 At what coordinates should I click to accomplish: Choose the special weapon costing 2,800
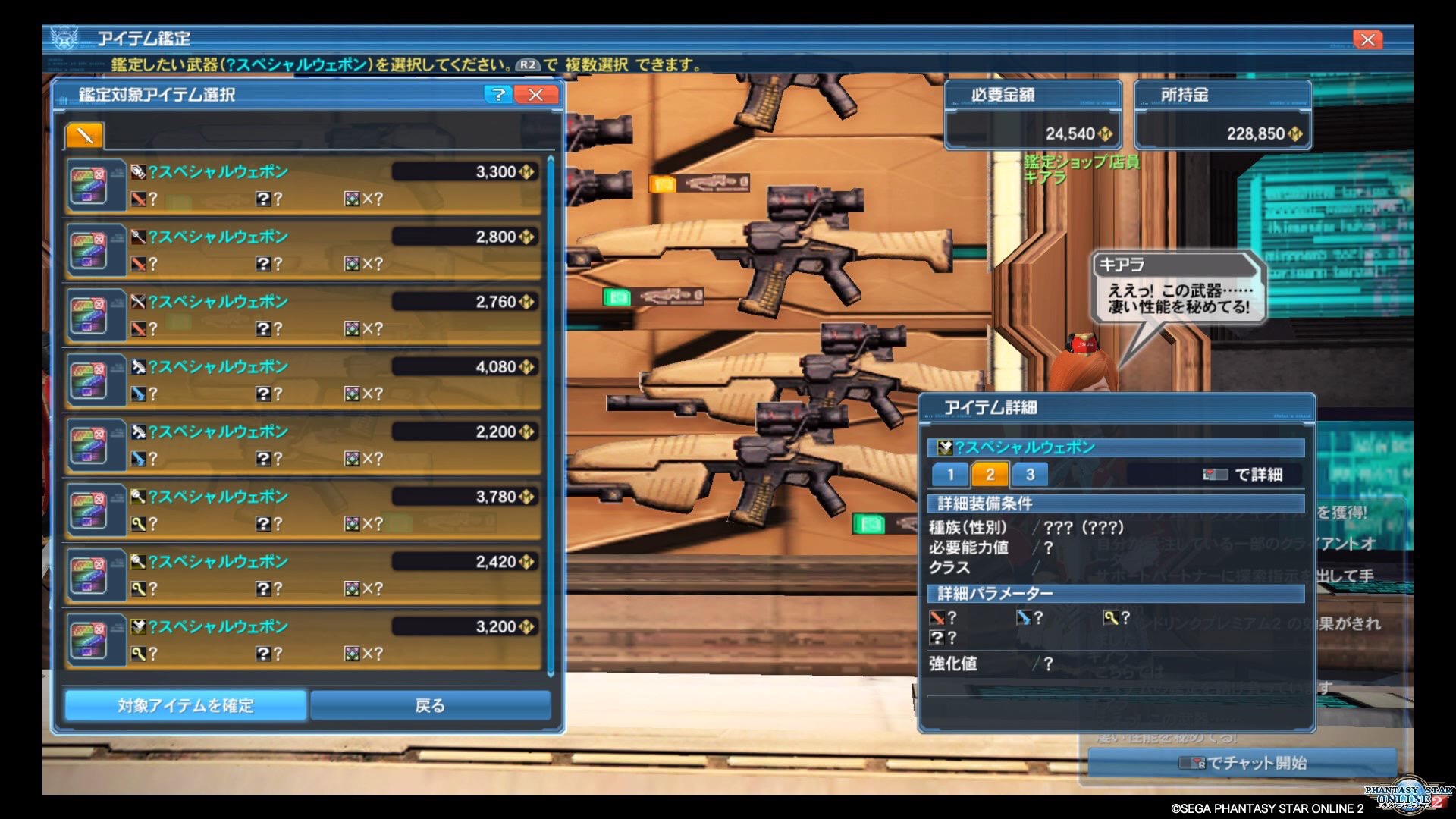click(303, 249)
